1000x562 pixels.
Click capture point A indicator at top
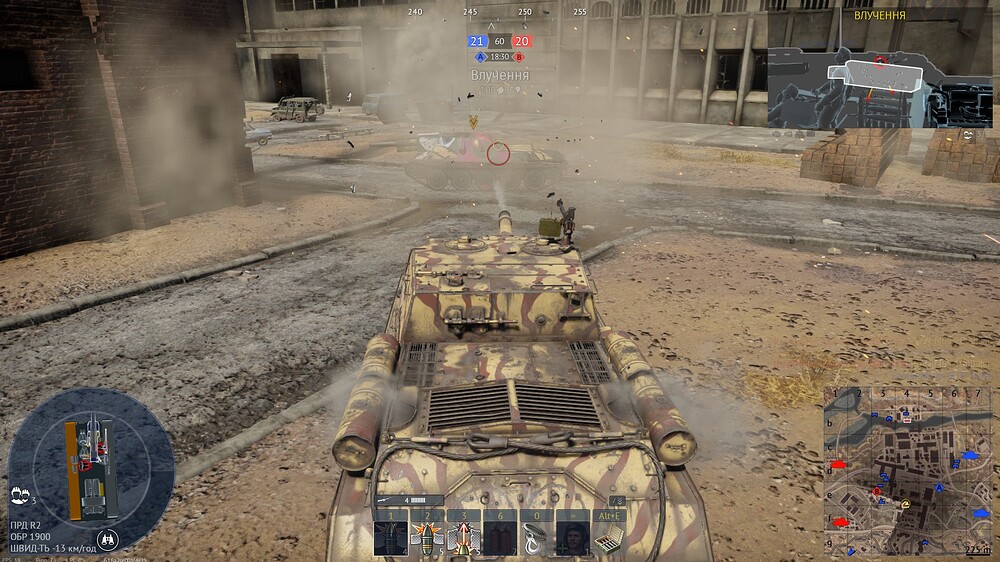click(x=481, y=57)
